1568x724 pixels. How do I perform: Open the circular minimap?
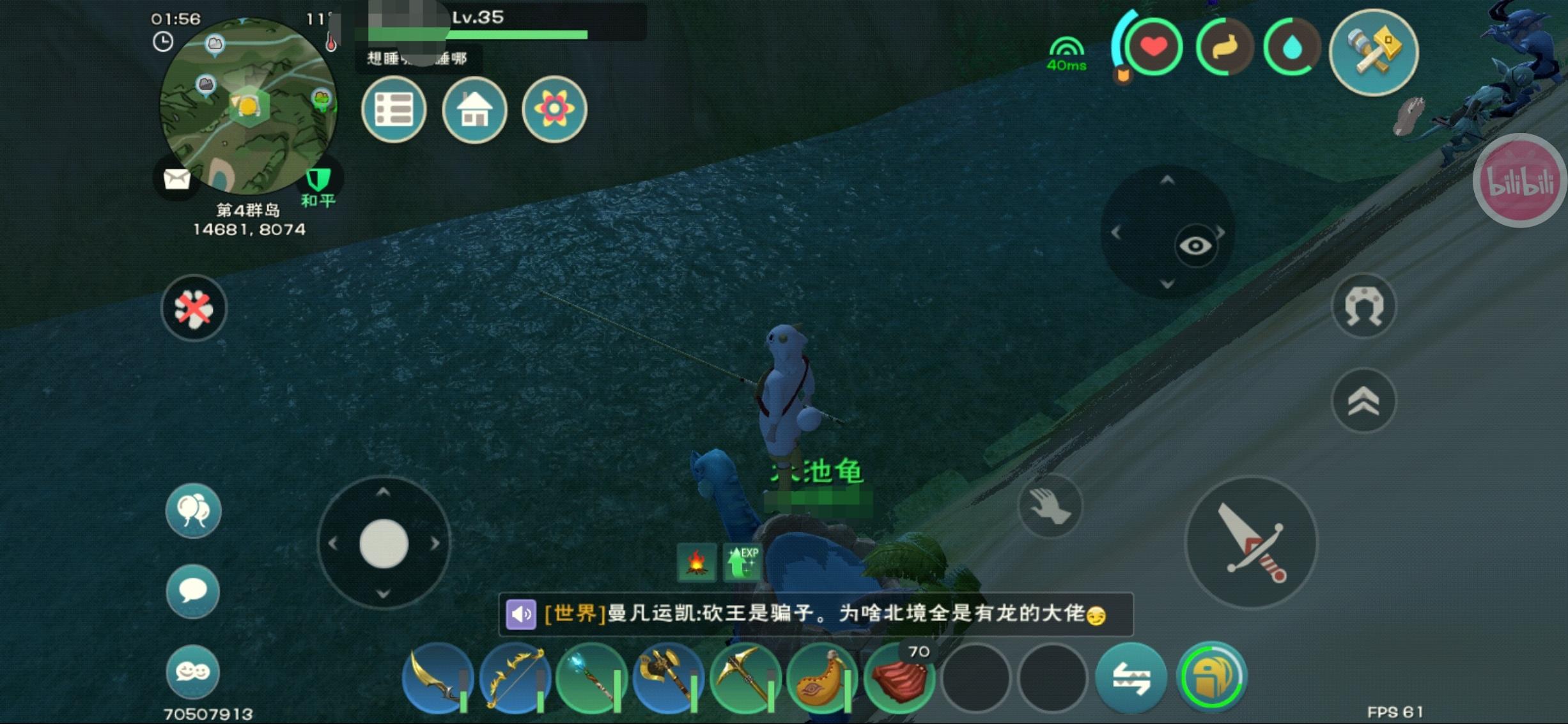[x=248, y=106]
